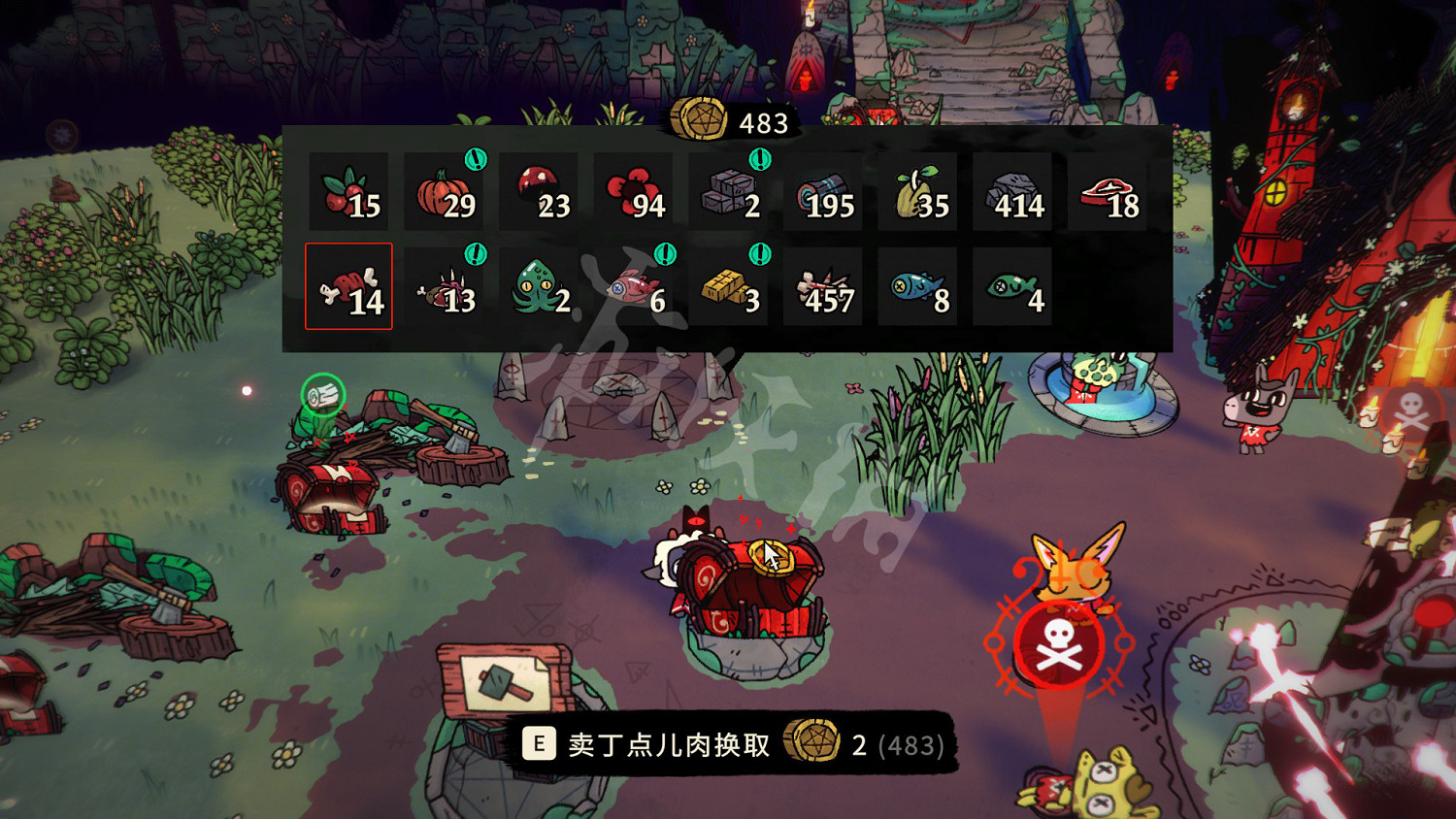
Task: Select the mushroom icon with count 23
Action: coord(540,189)
